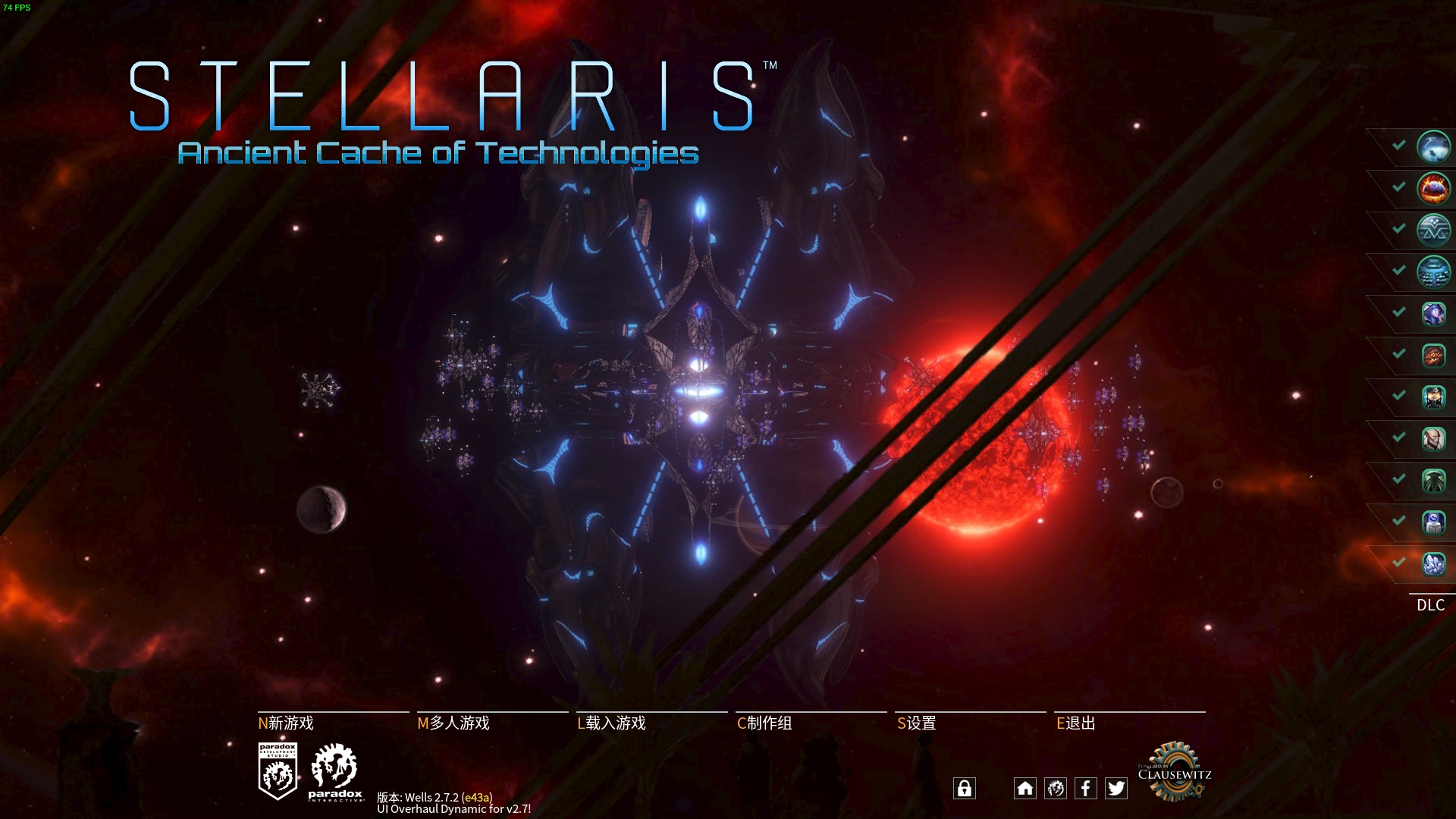1456x819 pixels.
Task: Open the home page icon link
Action: click(1025, 789)
